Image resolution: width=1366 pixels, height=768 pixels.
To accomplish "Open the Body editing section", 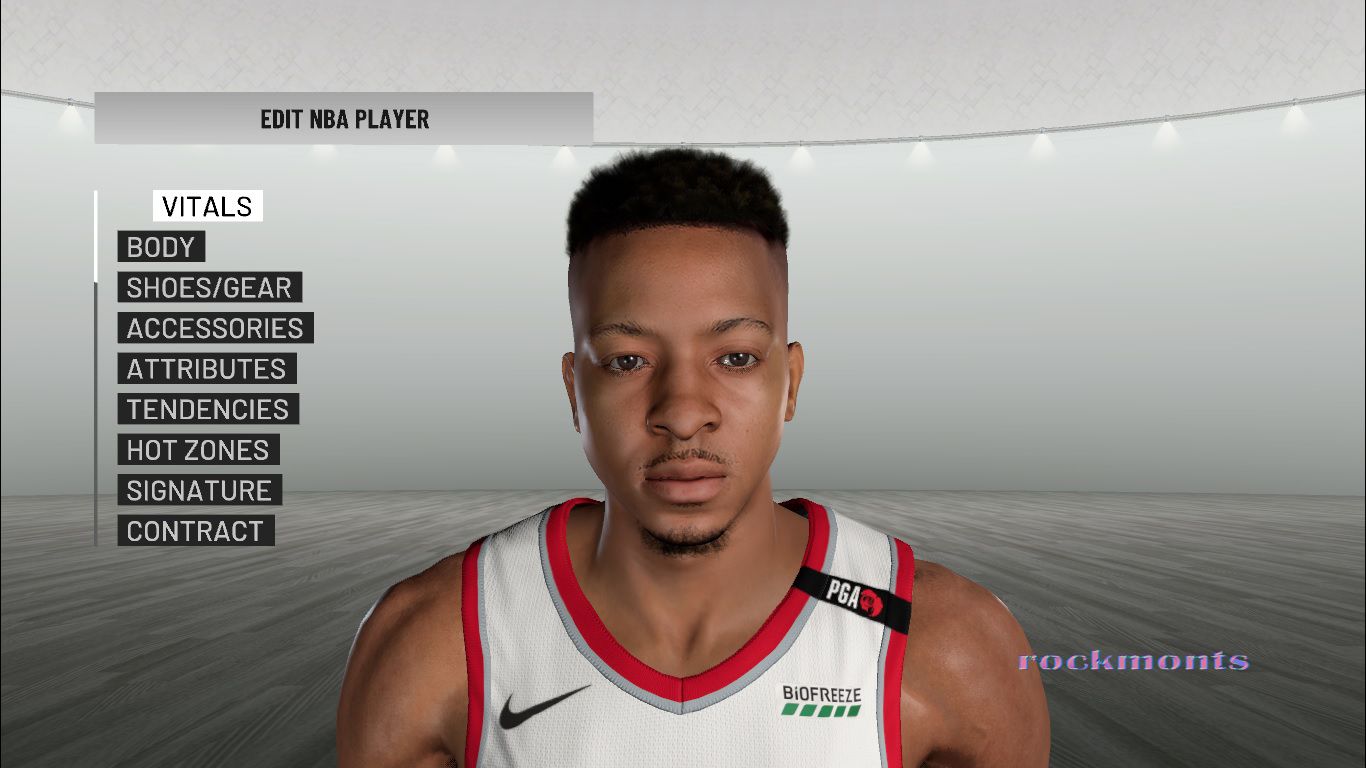I will [x=161, y=247].
